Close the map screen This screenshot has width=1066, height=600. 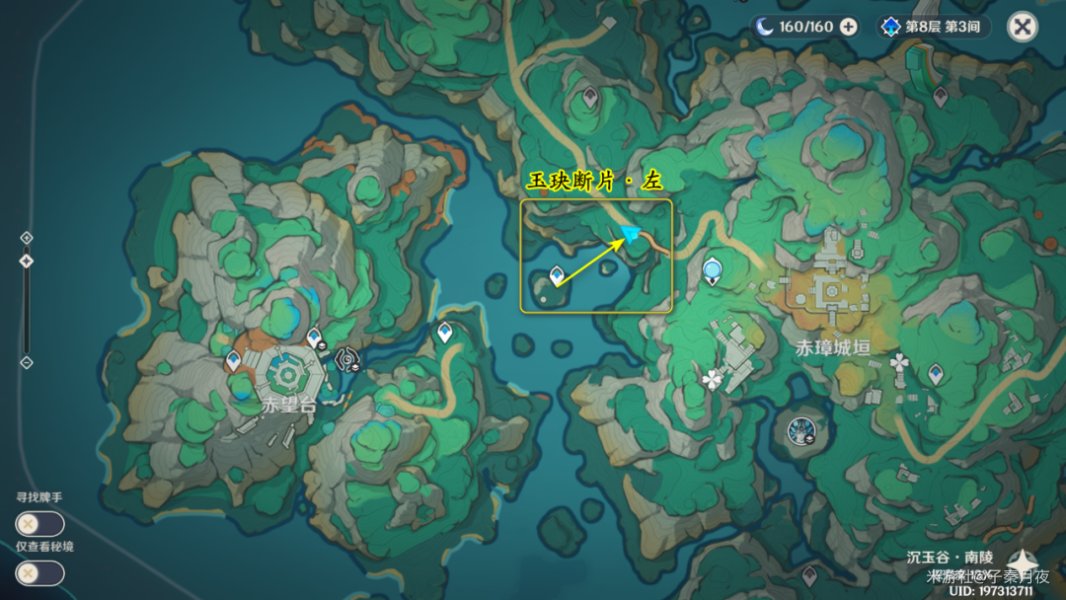tap(1022, 27)
